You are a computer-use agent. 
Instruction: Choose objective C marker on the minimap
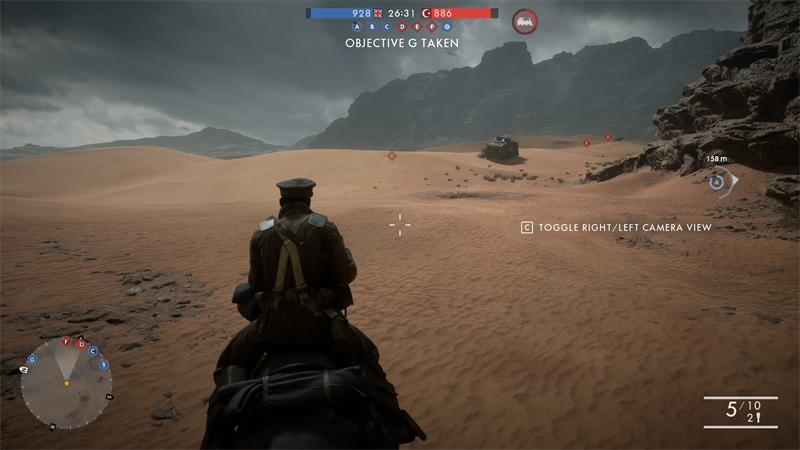point(93,351)
